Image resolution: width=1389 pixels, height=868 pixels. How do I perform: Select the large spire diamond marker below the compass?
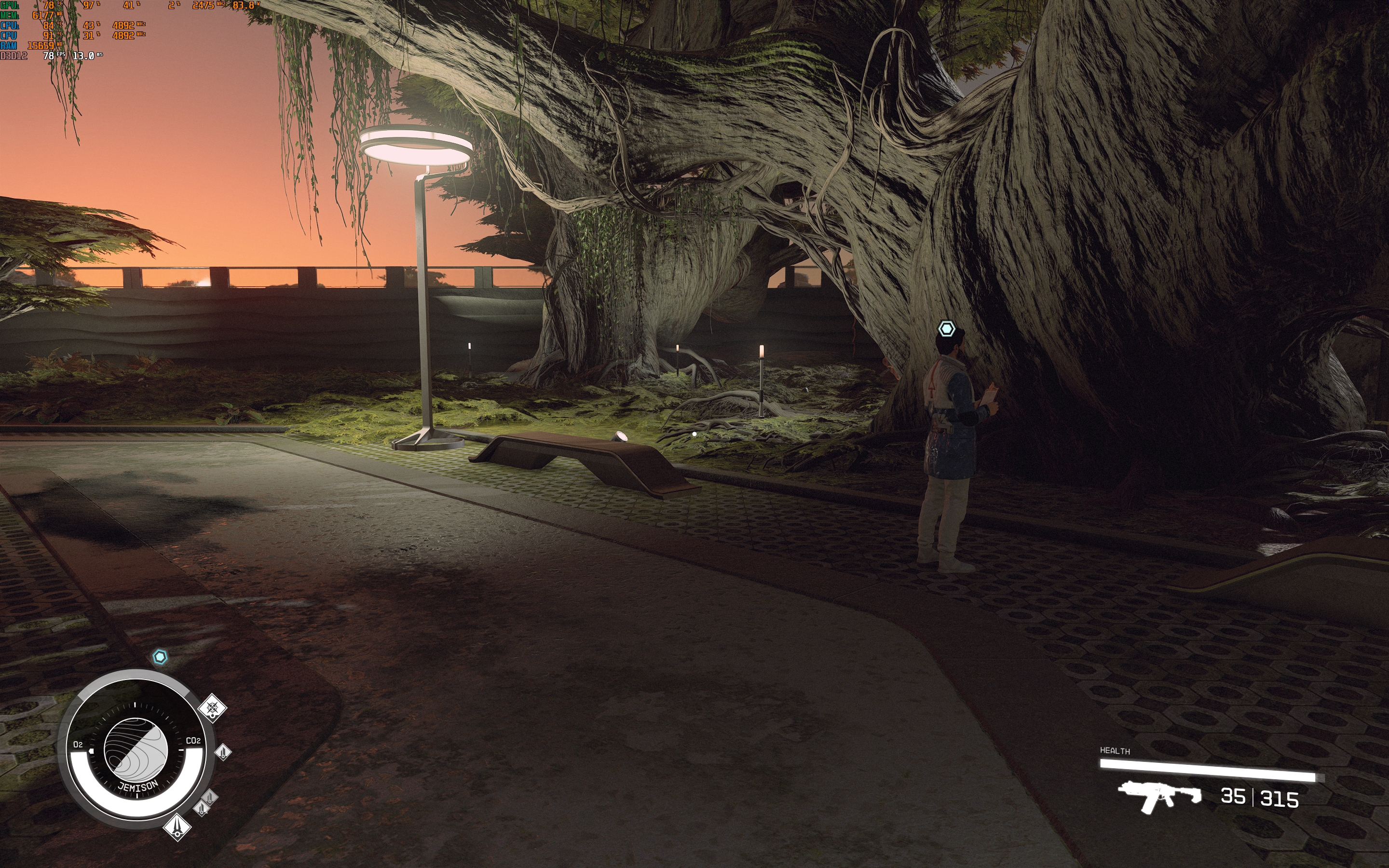pos(177,827)
